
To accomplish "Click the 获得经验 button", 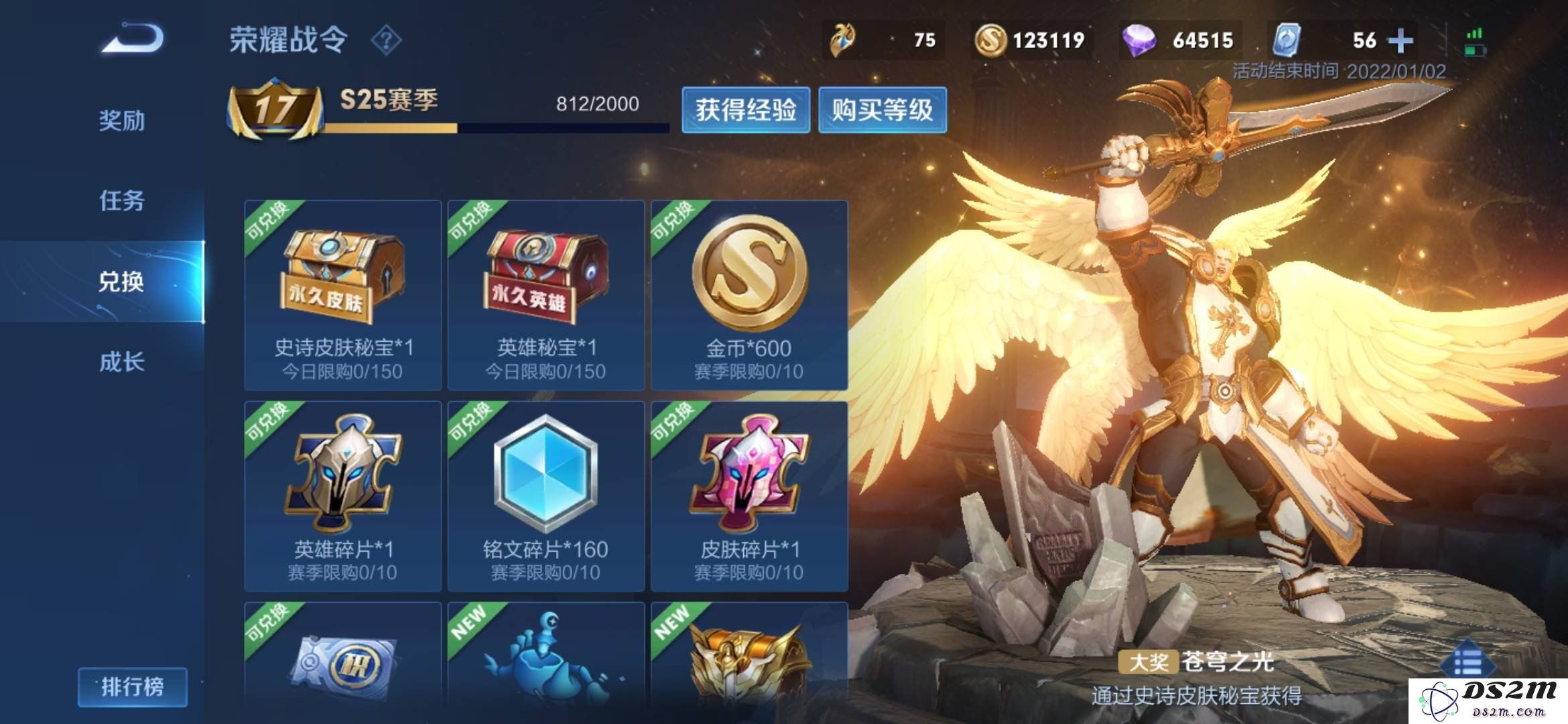I will coord(746,110).
